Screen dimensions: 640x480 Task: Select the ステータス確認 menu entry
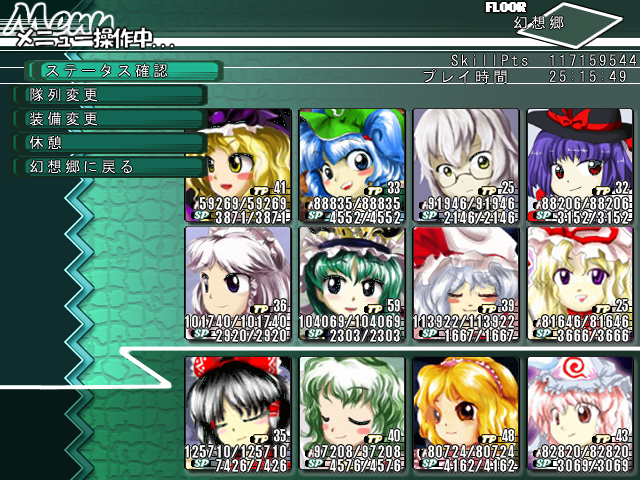click(x=120, y=71)
